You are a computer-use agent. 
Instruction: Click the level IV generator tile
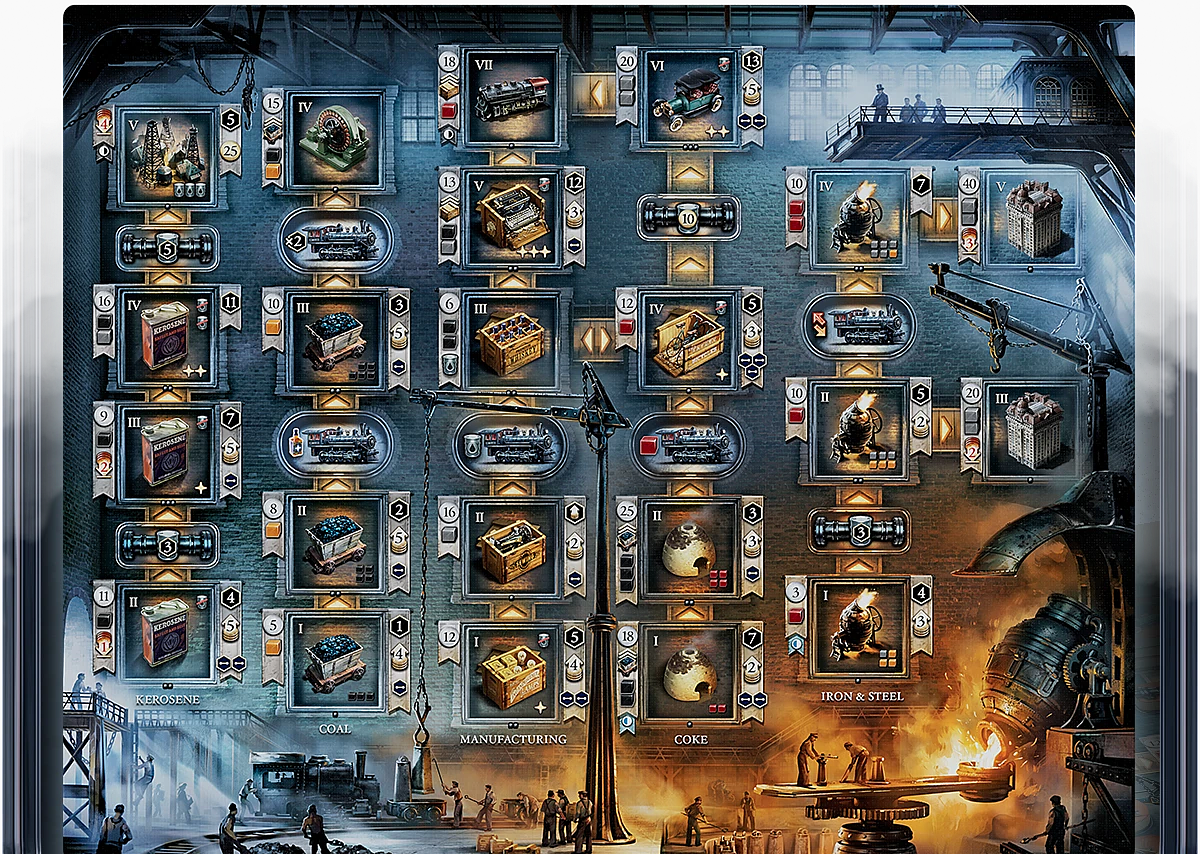(x=335, y=140)
